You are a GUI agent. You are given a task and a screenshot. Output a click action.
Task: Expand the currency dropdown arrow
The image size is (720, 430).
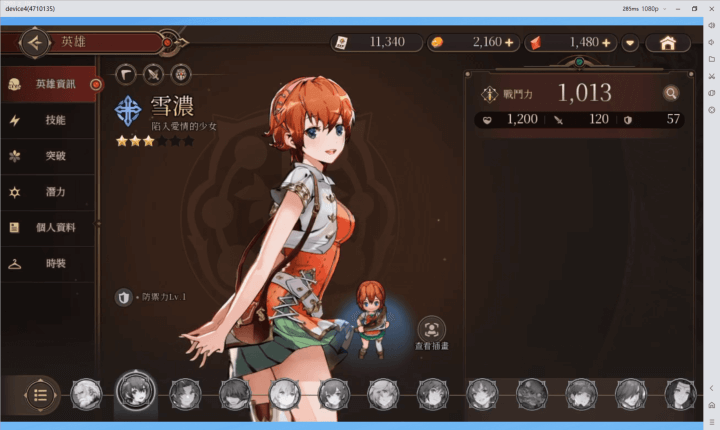[x=630, y=43]
